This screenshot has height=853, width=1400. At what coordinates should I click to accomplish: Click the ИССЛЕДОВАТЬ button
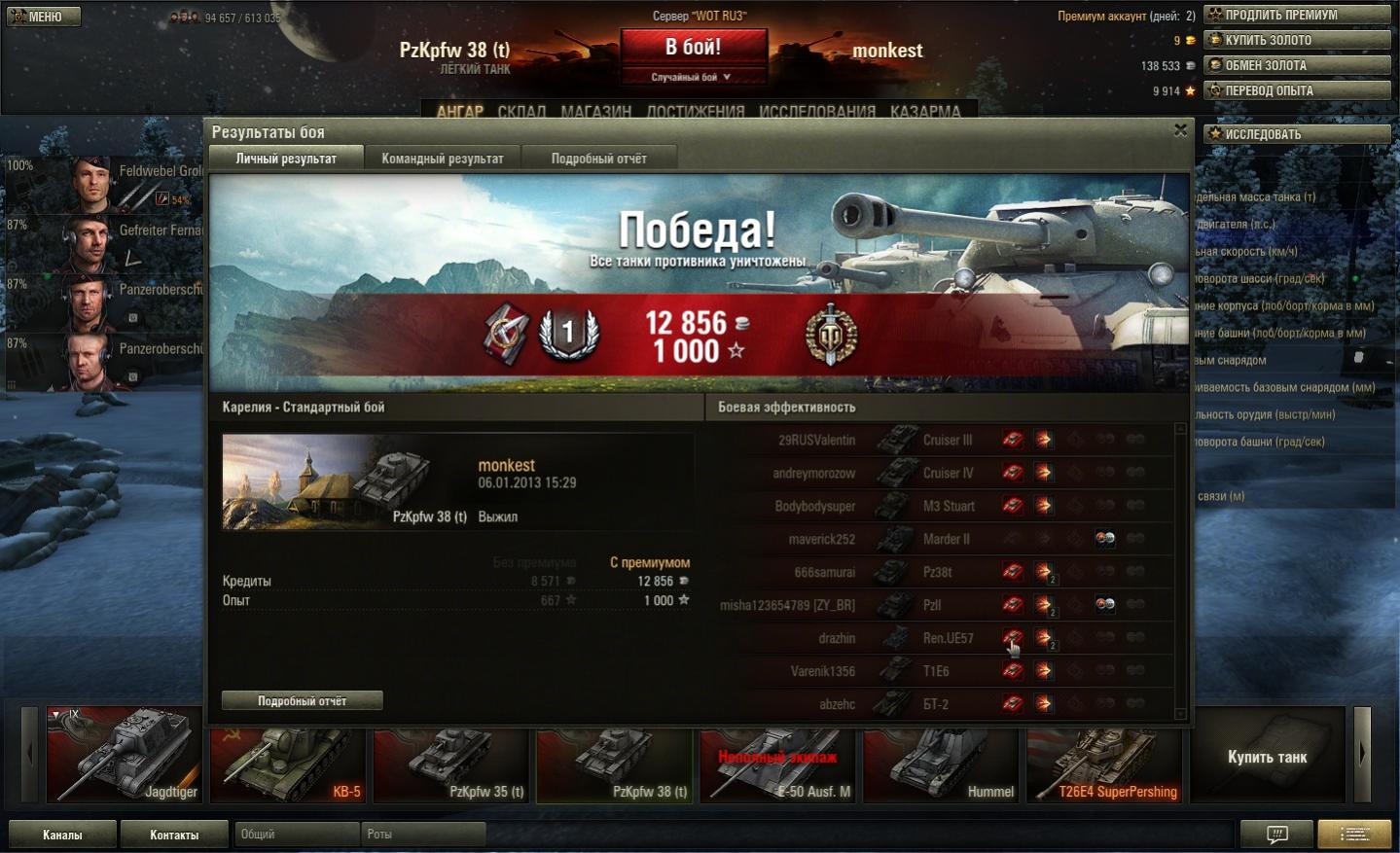(x=1297, y=134)
